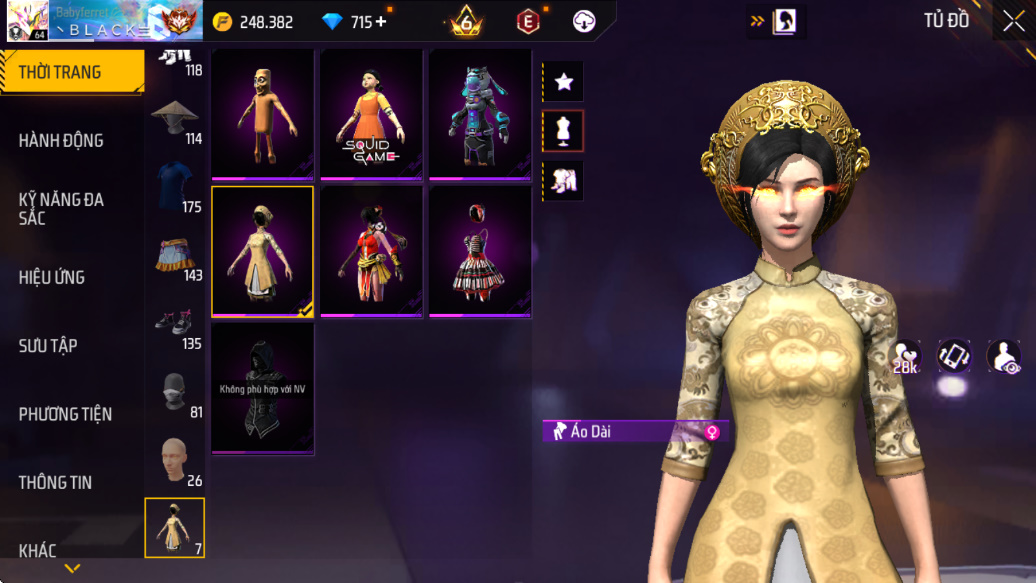Close the wardrobe with the X button
Viewport: 1036px width, 583px height.
[1013, 22]
